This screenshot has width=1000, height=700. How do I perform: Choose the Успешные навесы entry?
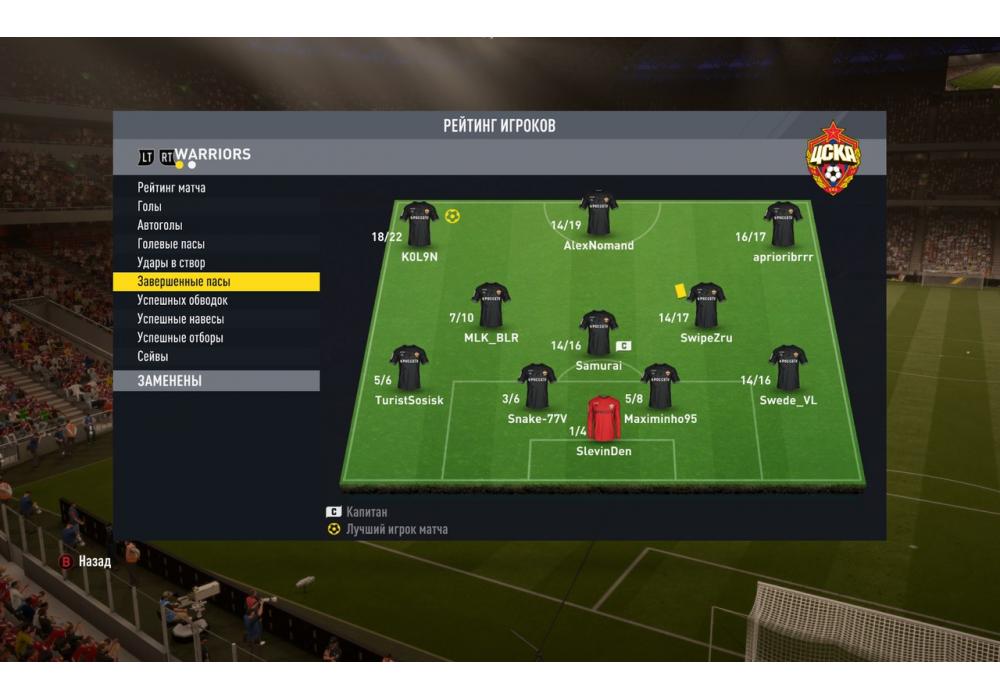pyautogui.click(x=181, y=319)
